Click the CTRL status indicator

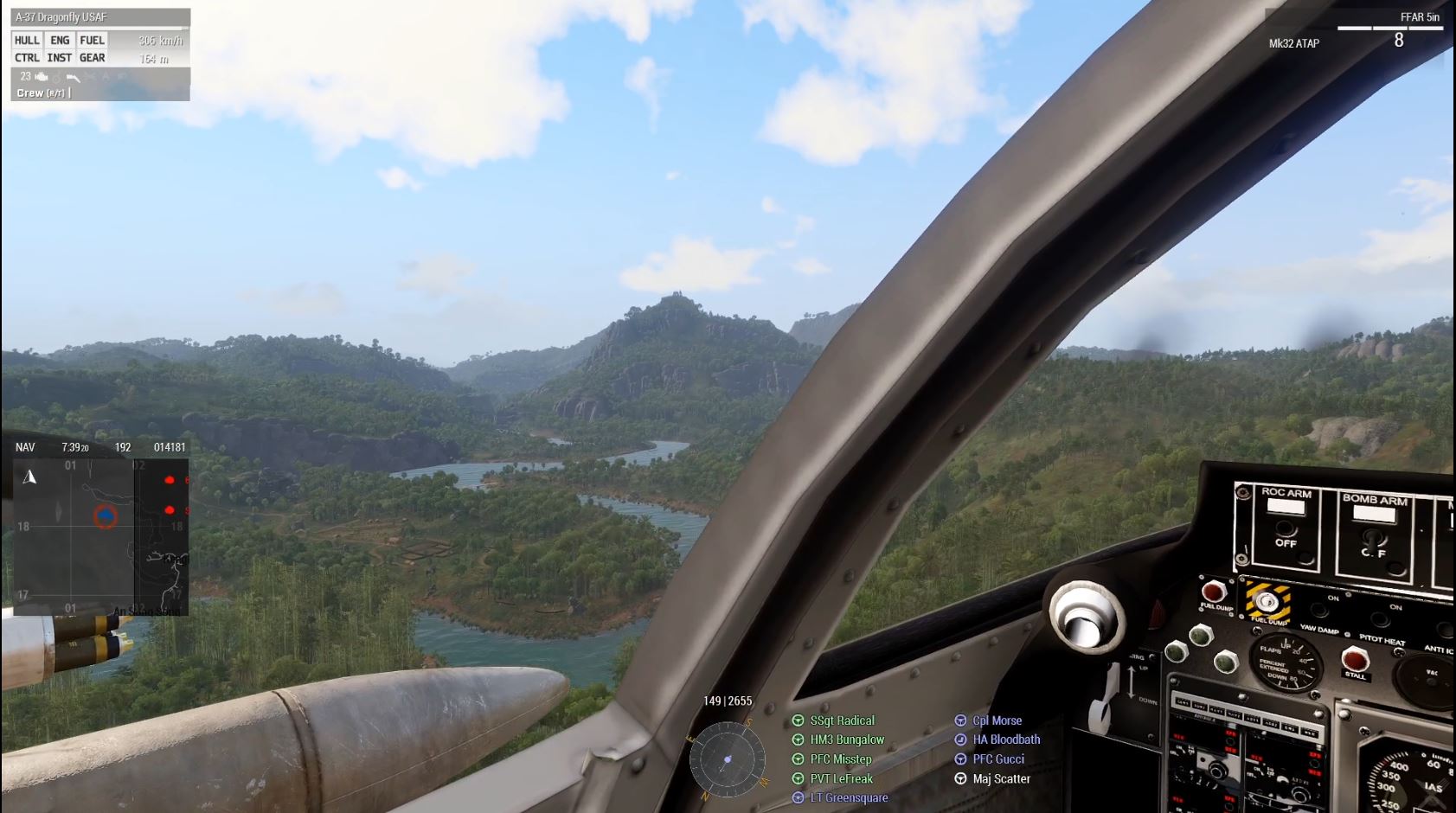tap(27, 58)
